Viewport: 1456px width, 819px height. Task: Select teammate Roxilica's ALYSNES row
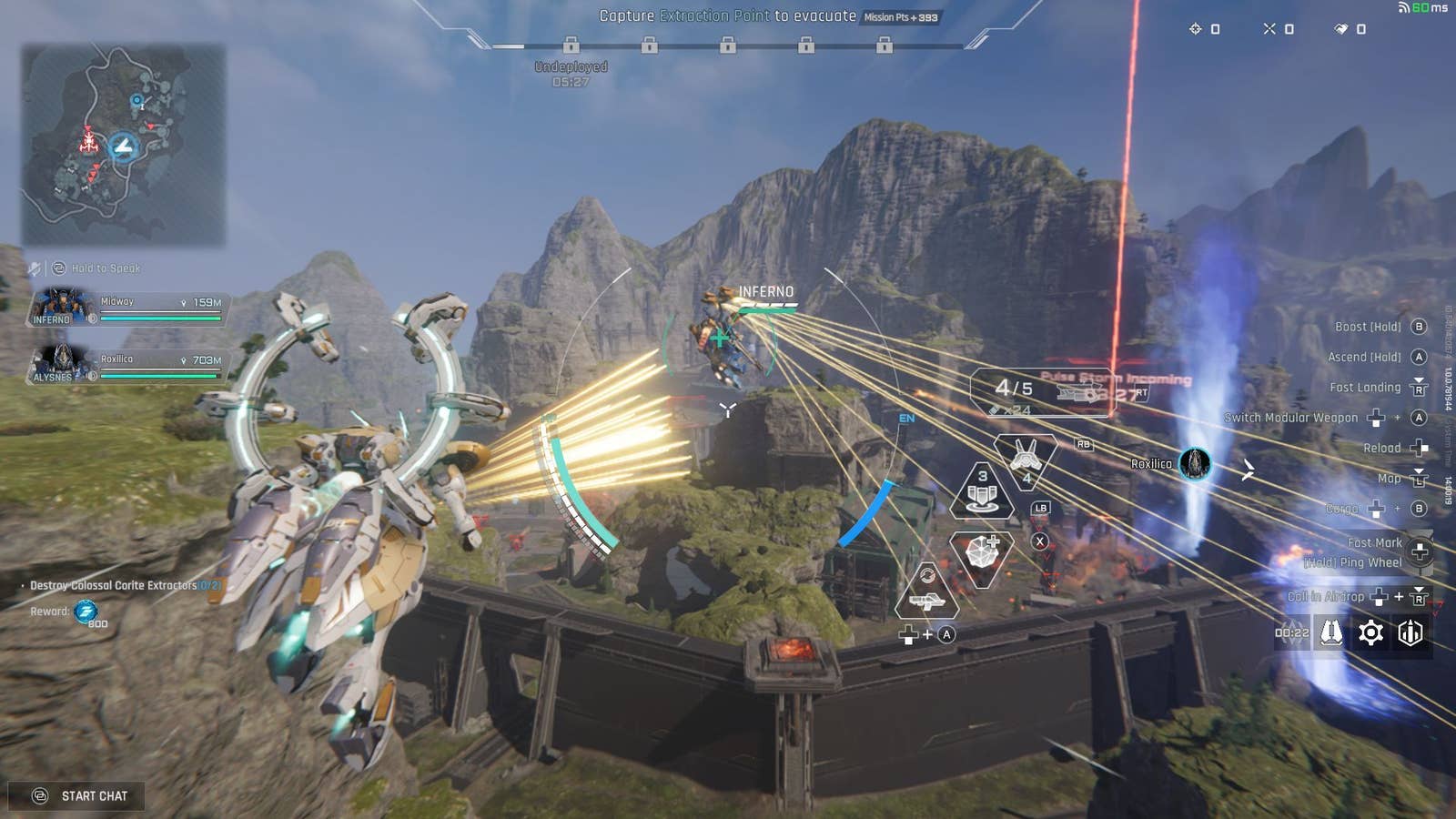[127, 365]
